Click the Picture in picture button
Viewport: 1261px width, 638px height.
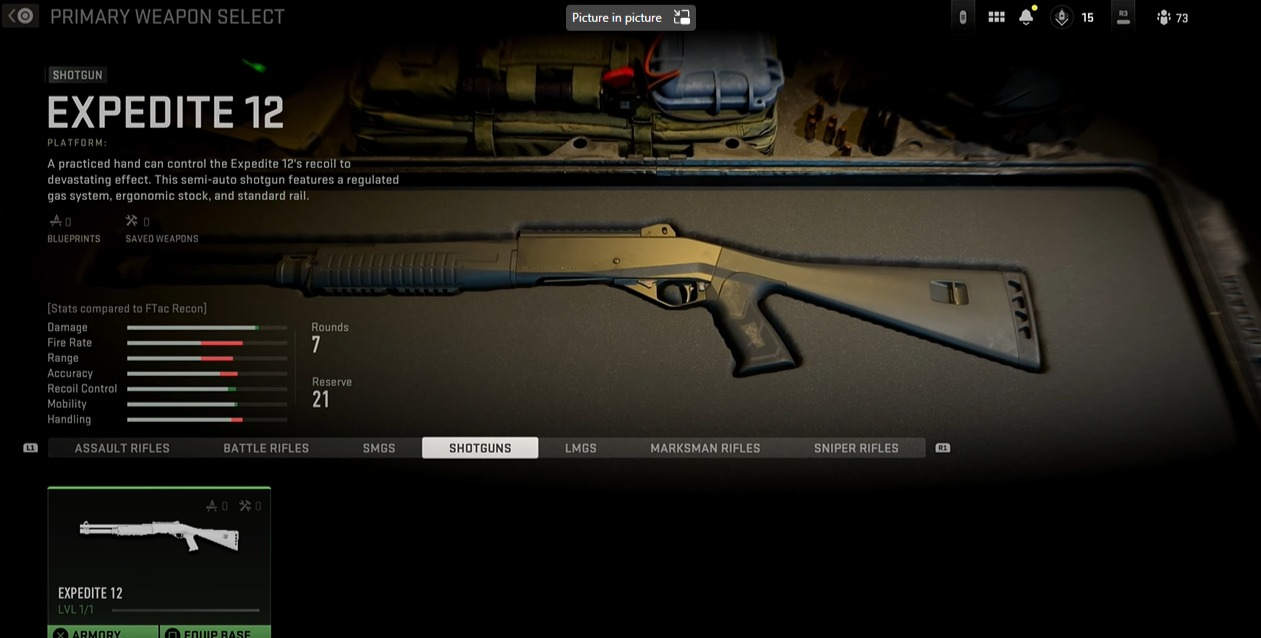click(x=630, y=17)
